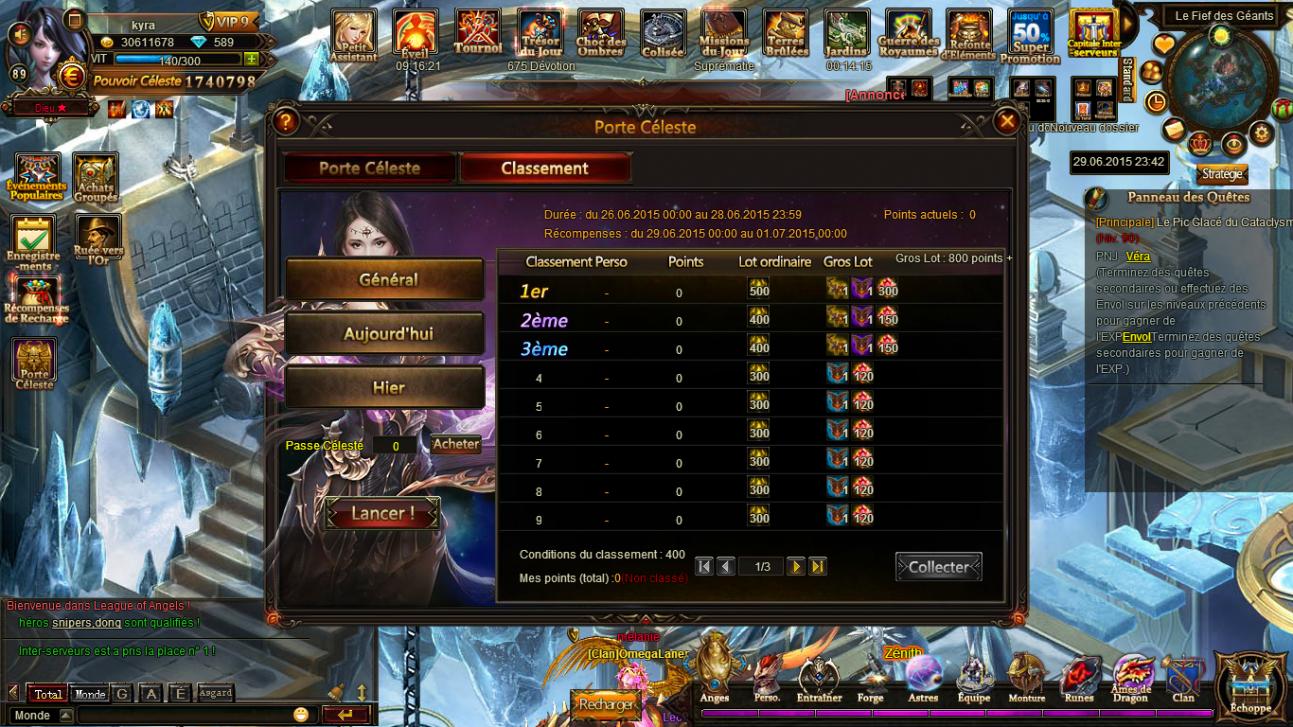Show the Hier ranking
Image resolution: width=1293 pixels, height=727 pixels.
(x=385, y=388)
